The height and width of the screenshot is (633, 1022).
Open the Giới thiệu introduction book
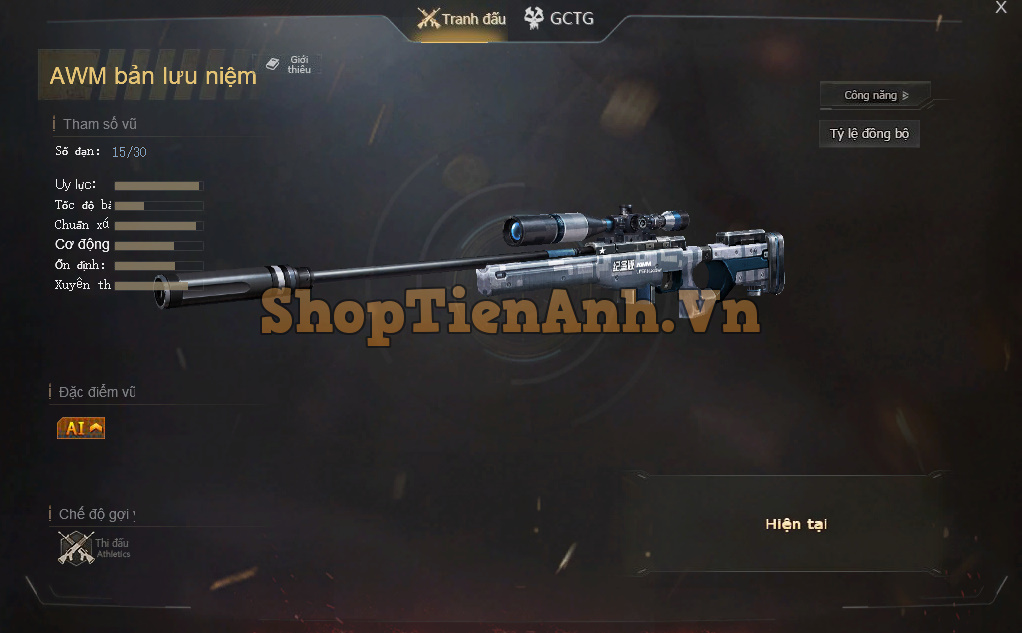tap(289, 65)
